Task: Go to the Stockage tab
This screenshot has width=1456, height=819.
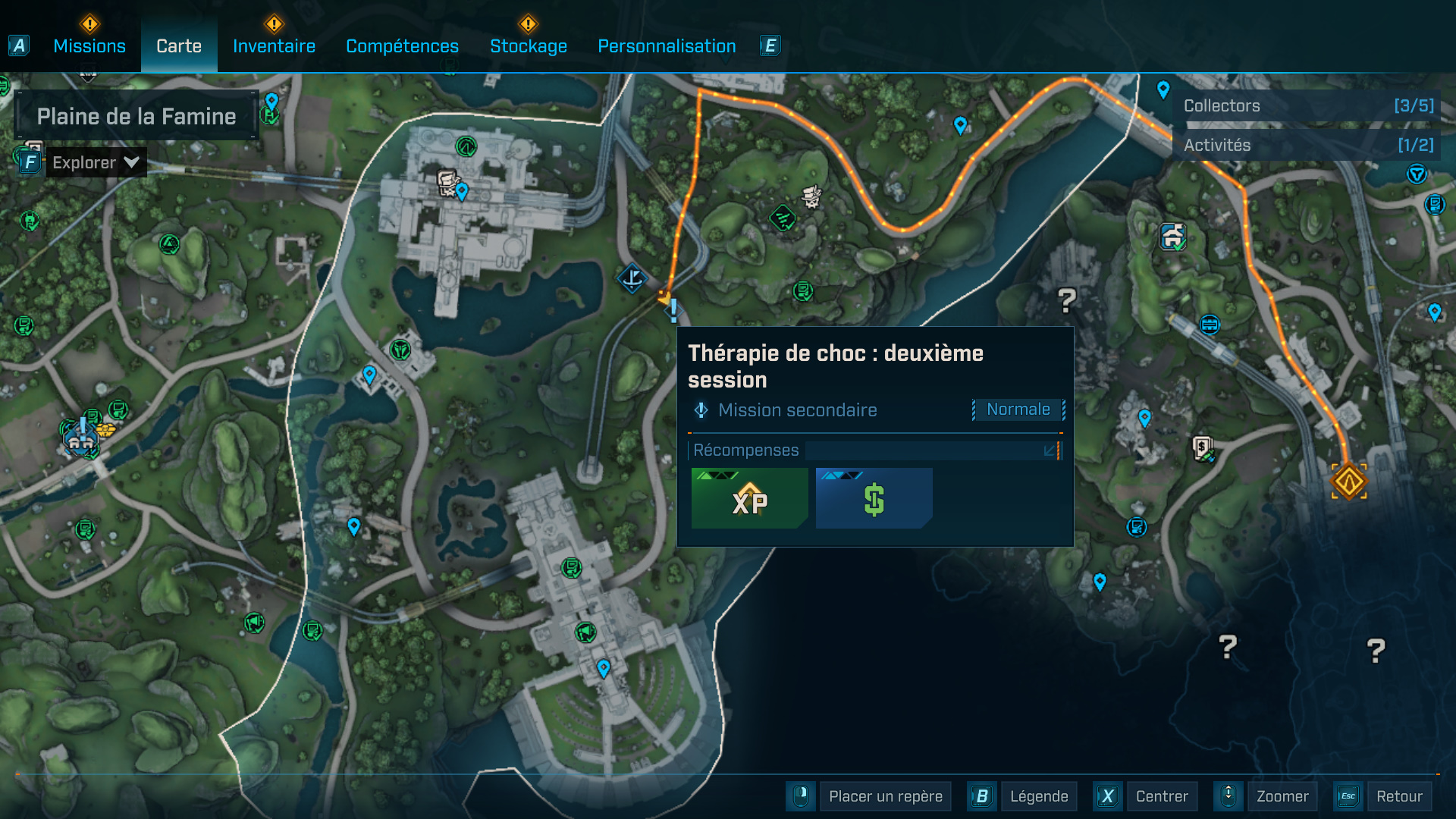Action: 529,46
